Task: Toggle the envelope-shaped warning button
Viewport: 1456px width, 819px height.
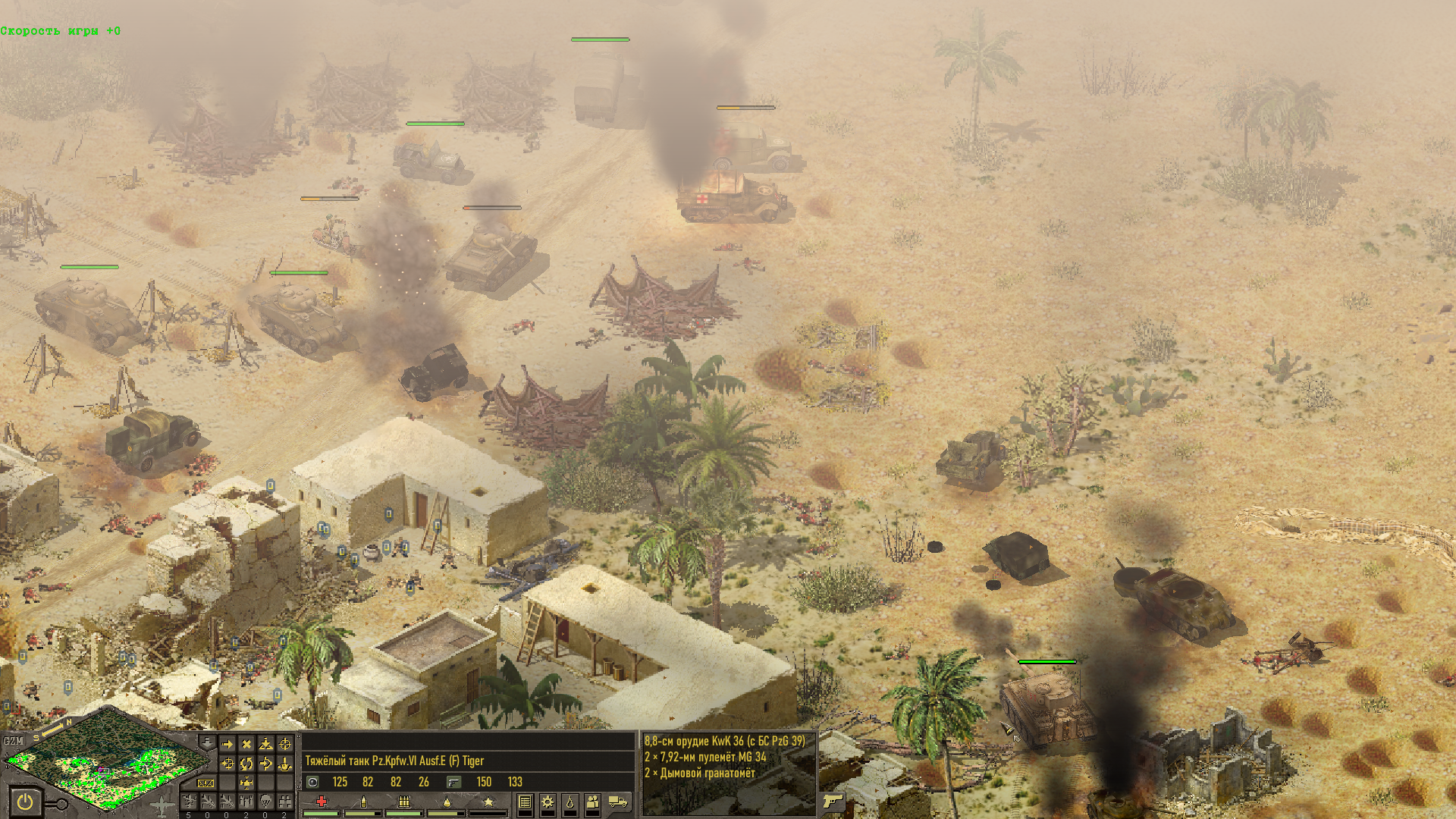Action: [x=206, y=783]
